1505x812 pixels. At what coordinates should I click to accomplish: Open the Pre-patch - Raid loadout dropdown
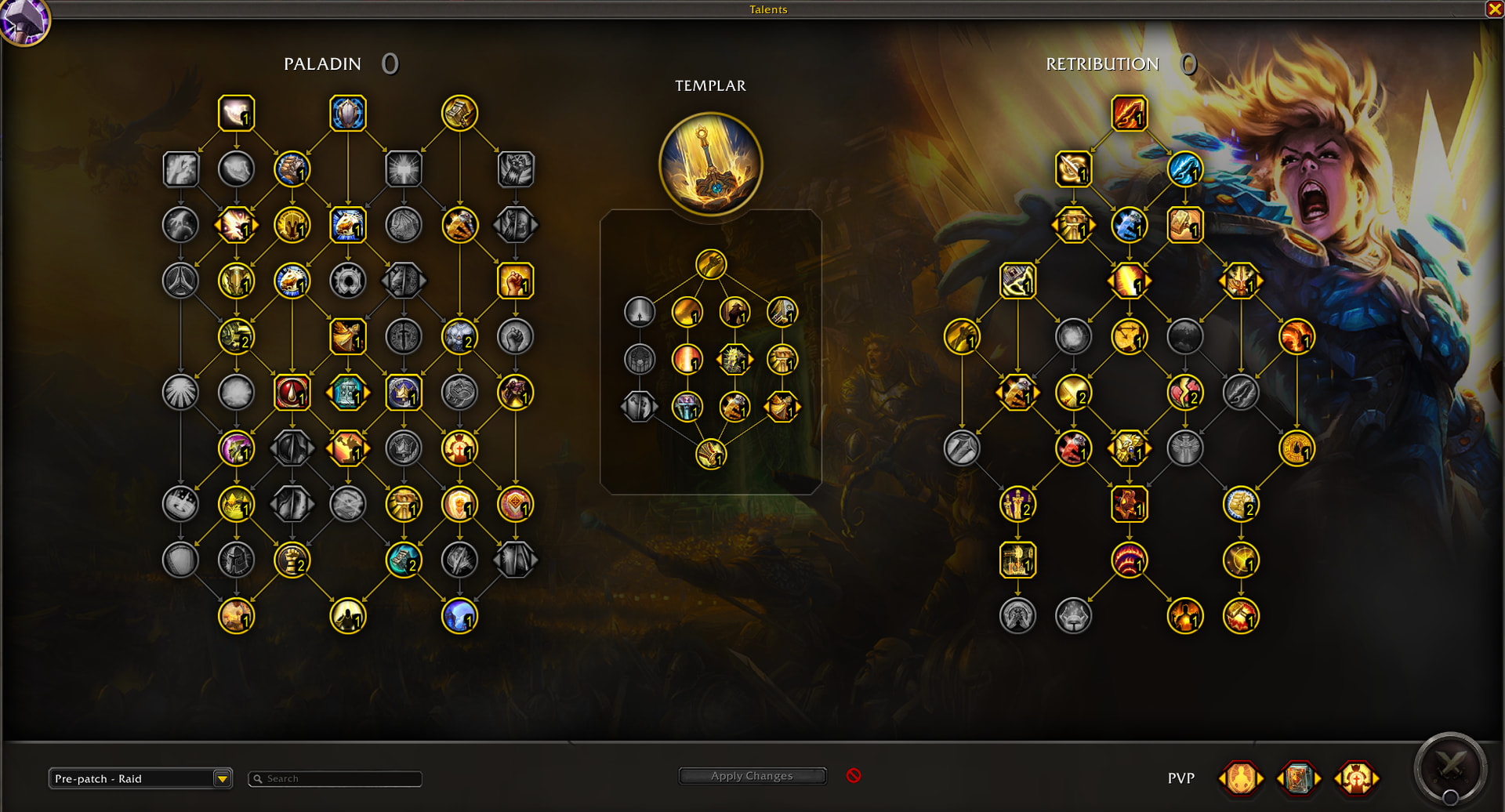tap(223, 778)
